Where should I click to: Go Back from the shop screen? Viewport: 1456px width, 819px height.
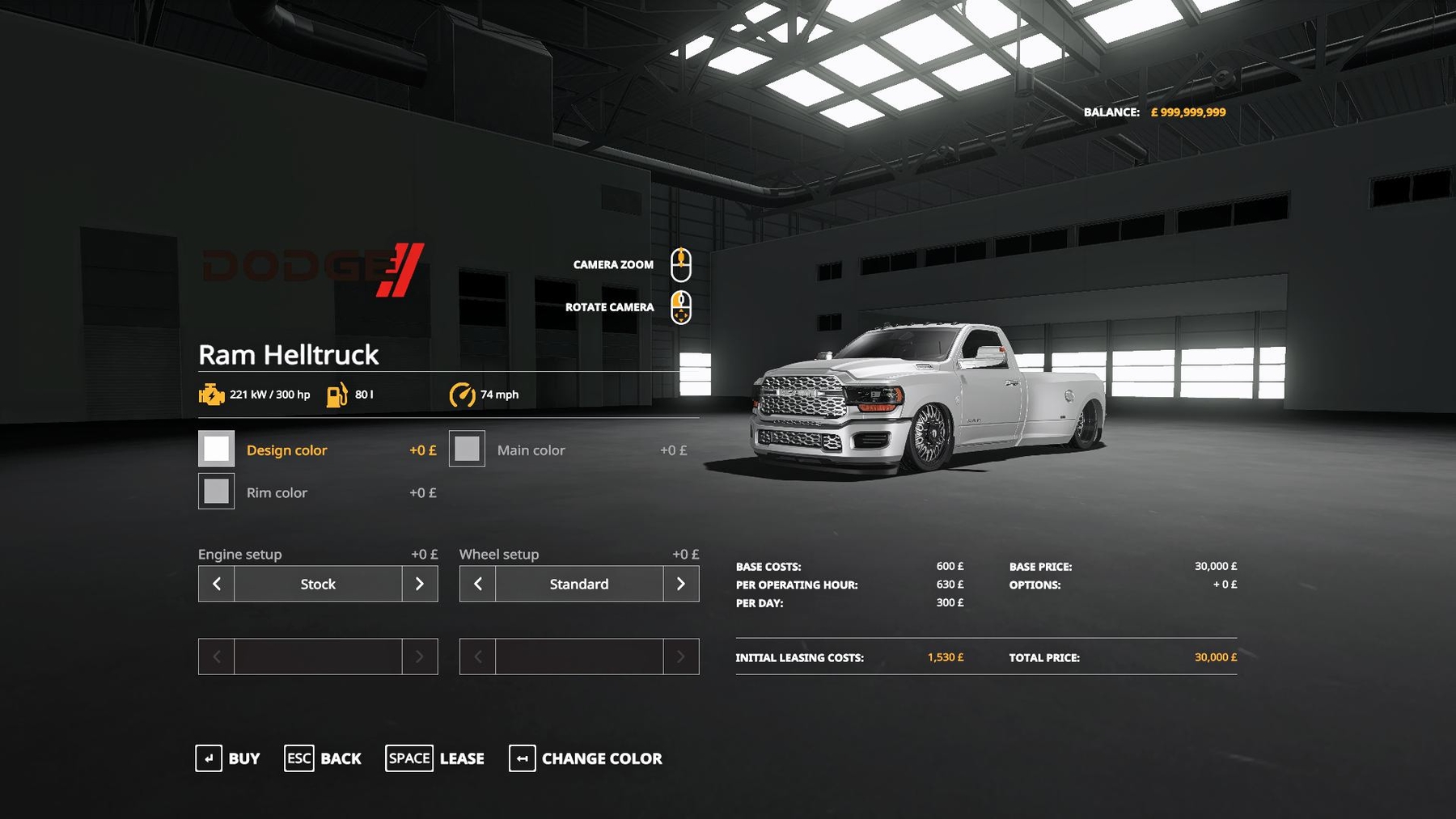tap(323, 758)
